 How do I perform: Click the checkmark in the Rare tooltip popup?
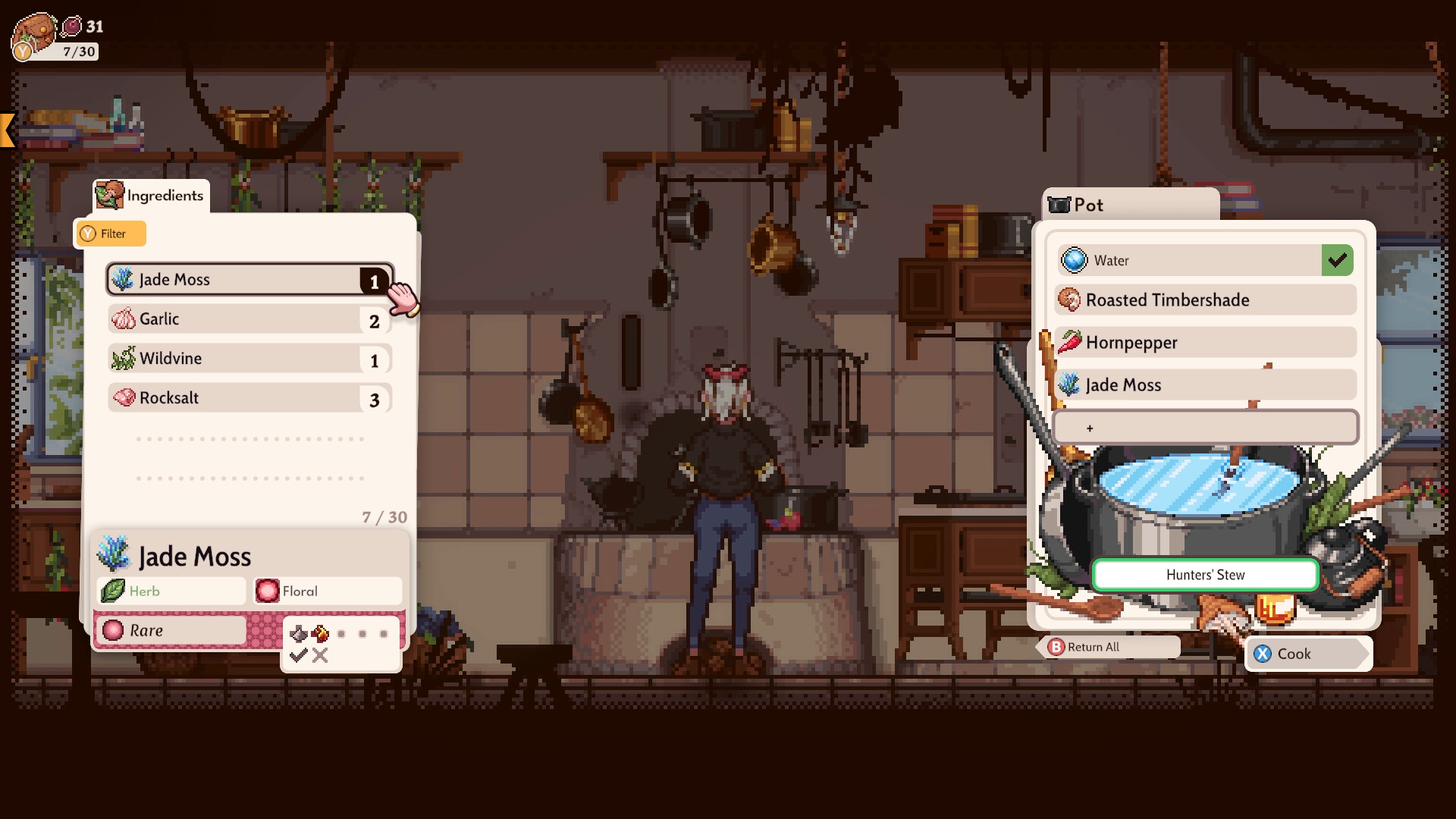pos(297,657)
